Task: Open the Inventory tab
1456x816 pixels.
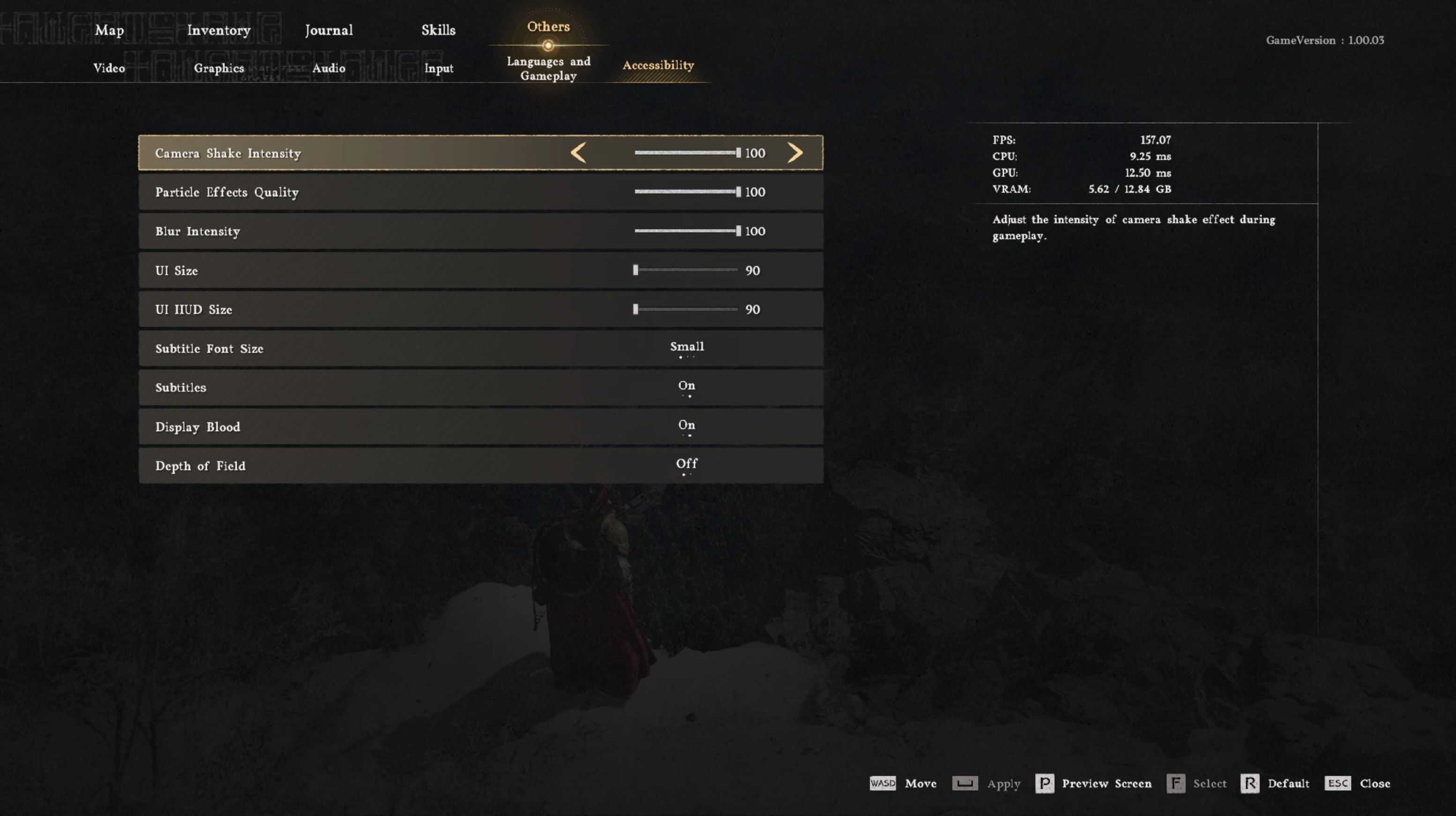Action: tap(219, 30)
